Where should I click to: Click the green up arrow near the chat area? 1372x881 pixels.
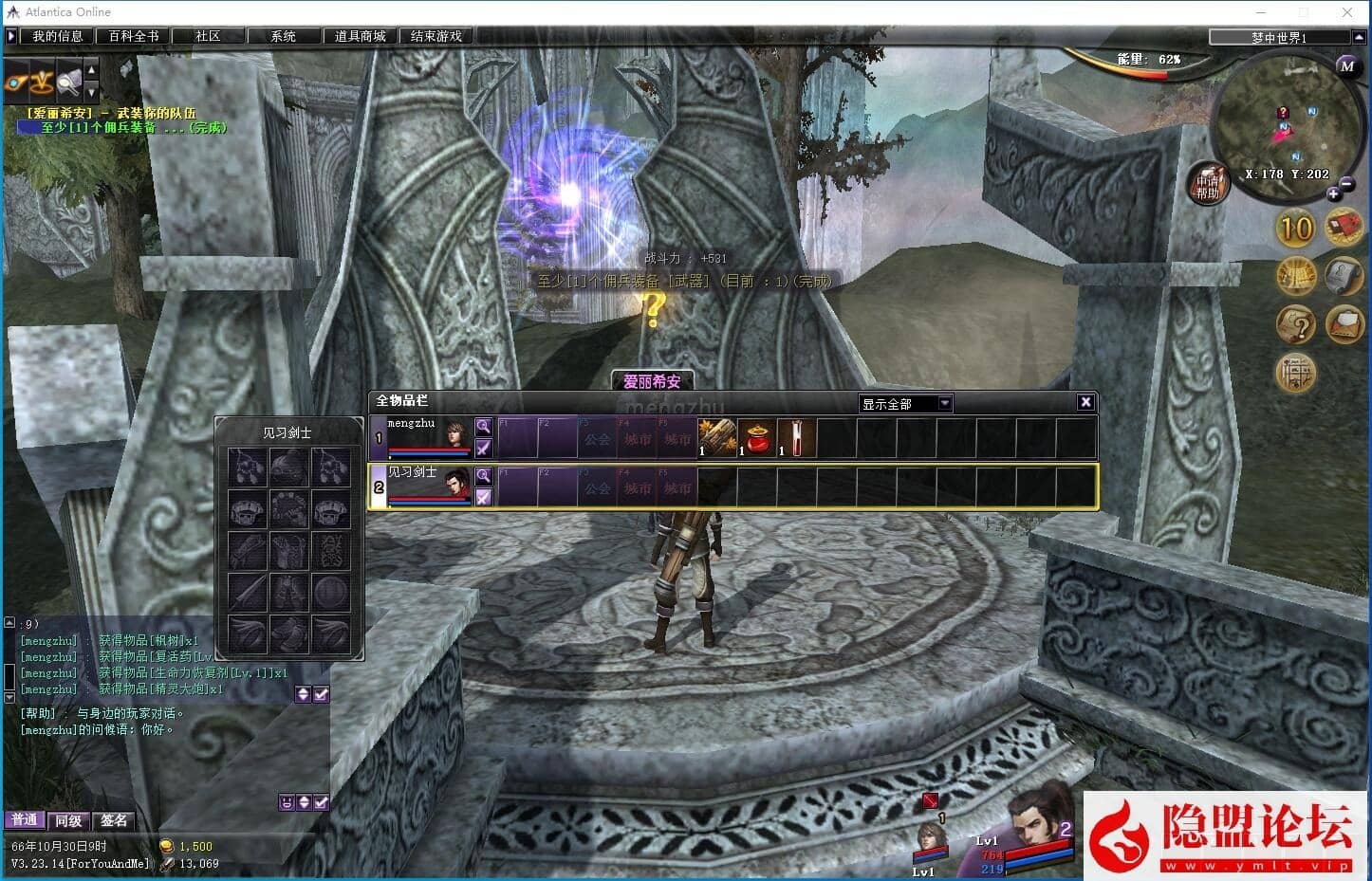coord(304,693)
